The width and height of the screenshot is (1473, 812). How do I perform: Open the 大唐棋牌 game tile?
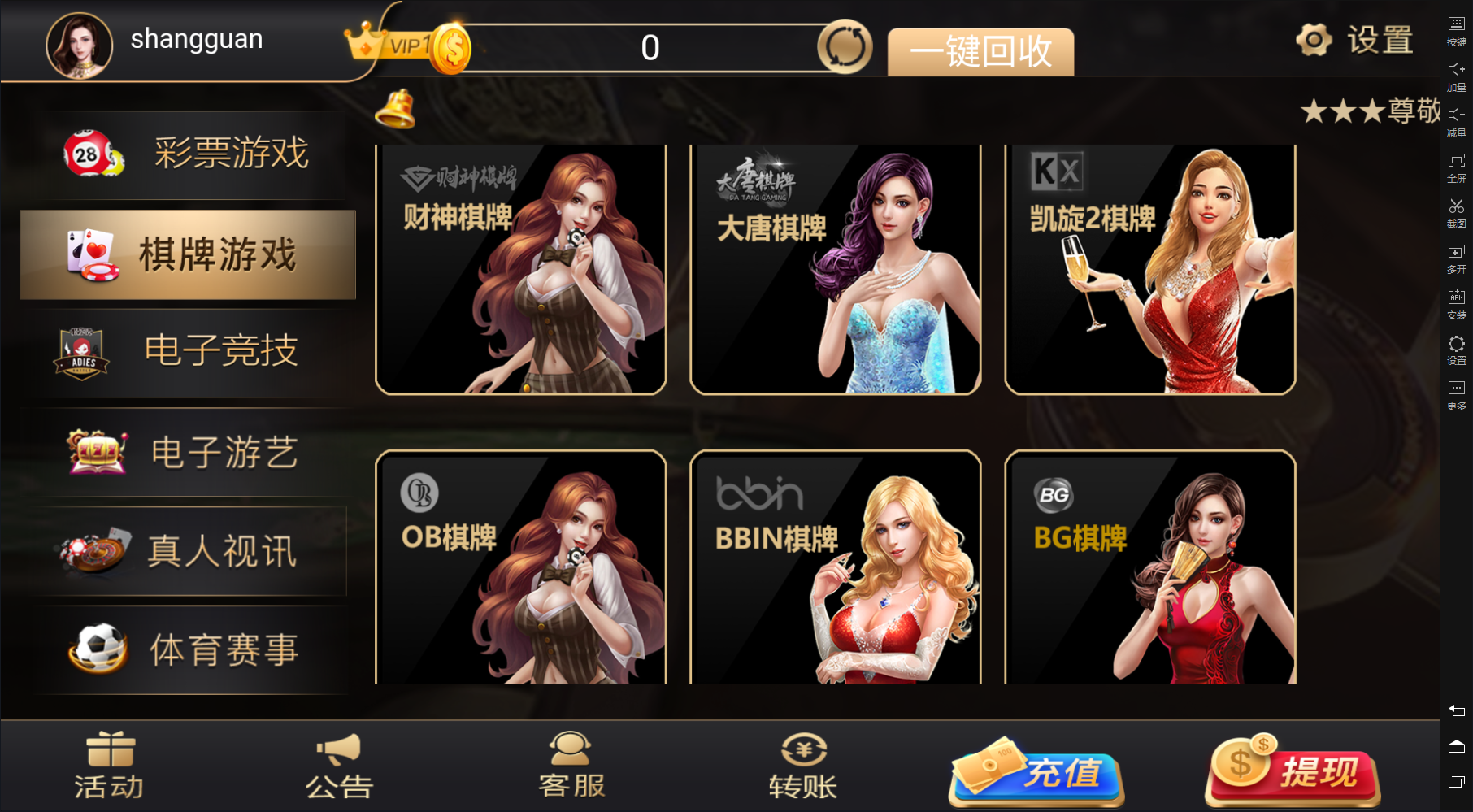click(835, 270)
